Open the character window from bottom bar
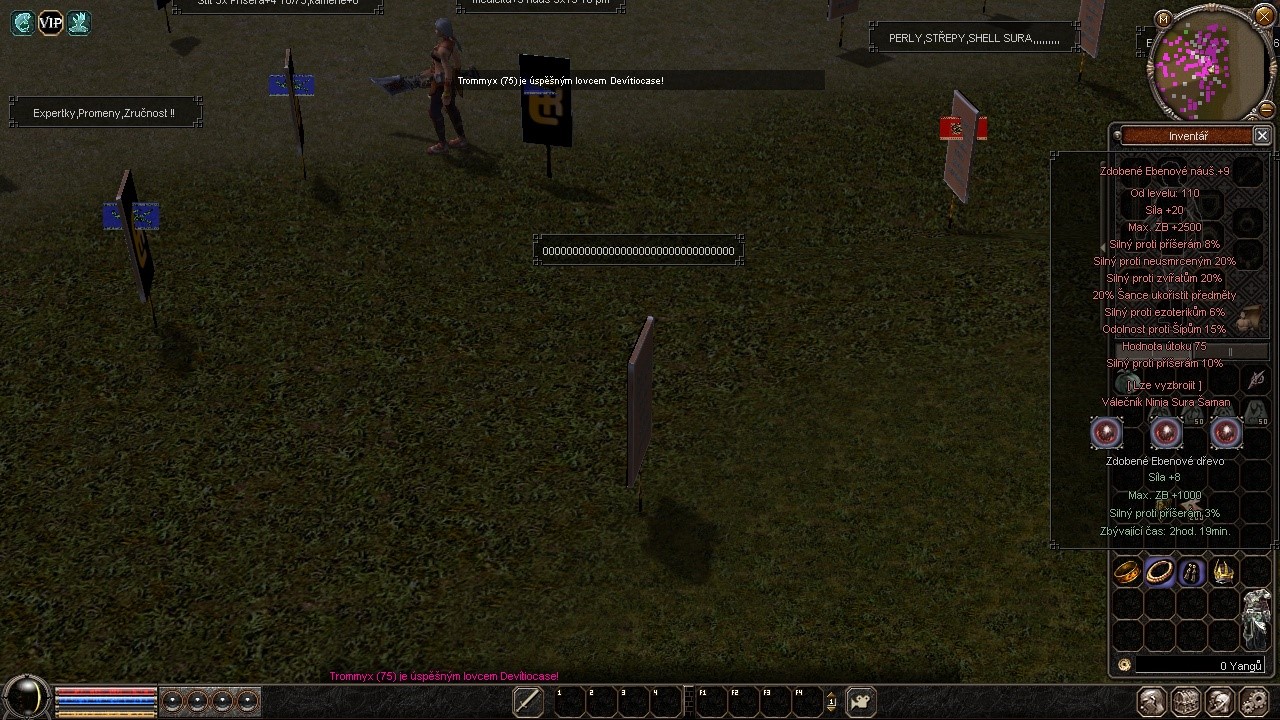The image size is (1280, 720). [1152, 702]
